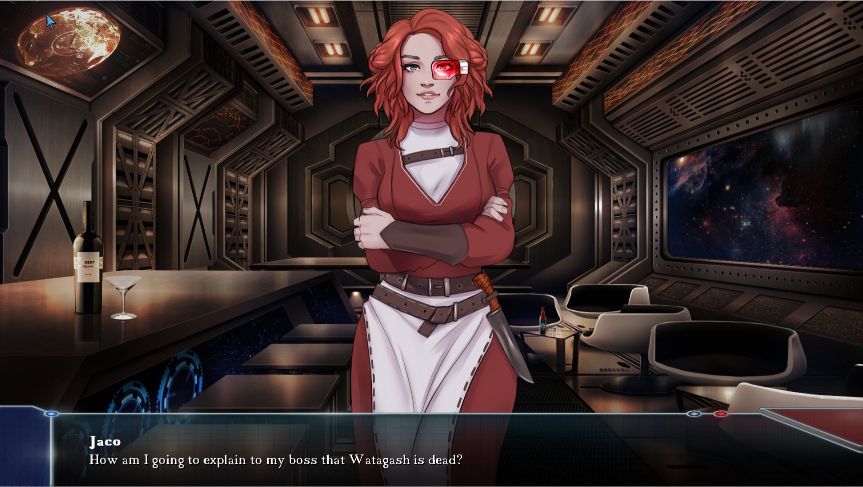This screenshot has width=863, height=487.
Task: Click the small blue round button beside the red one
Action: (694, 413)
